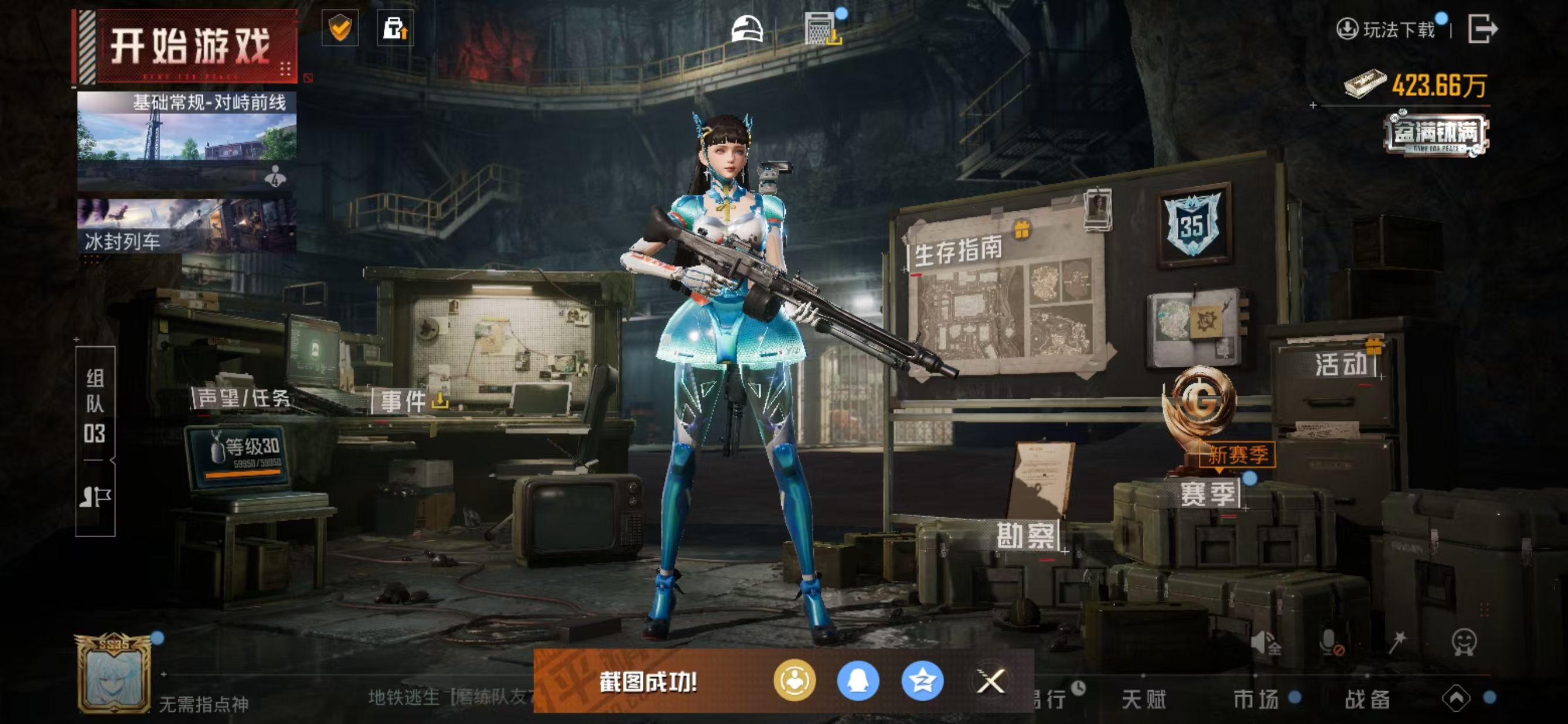Start the match with 开始游戏
Viewport: 1568px width, 724px height.
pyautogui.click(x=189, y=46)
